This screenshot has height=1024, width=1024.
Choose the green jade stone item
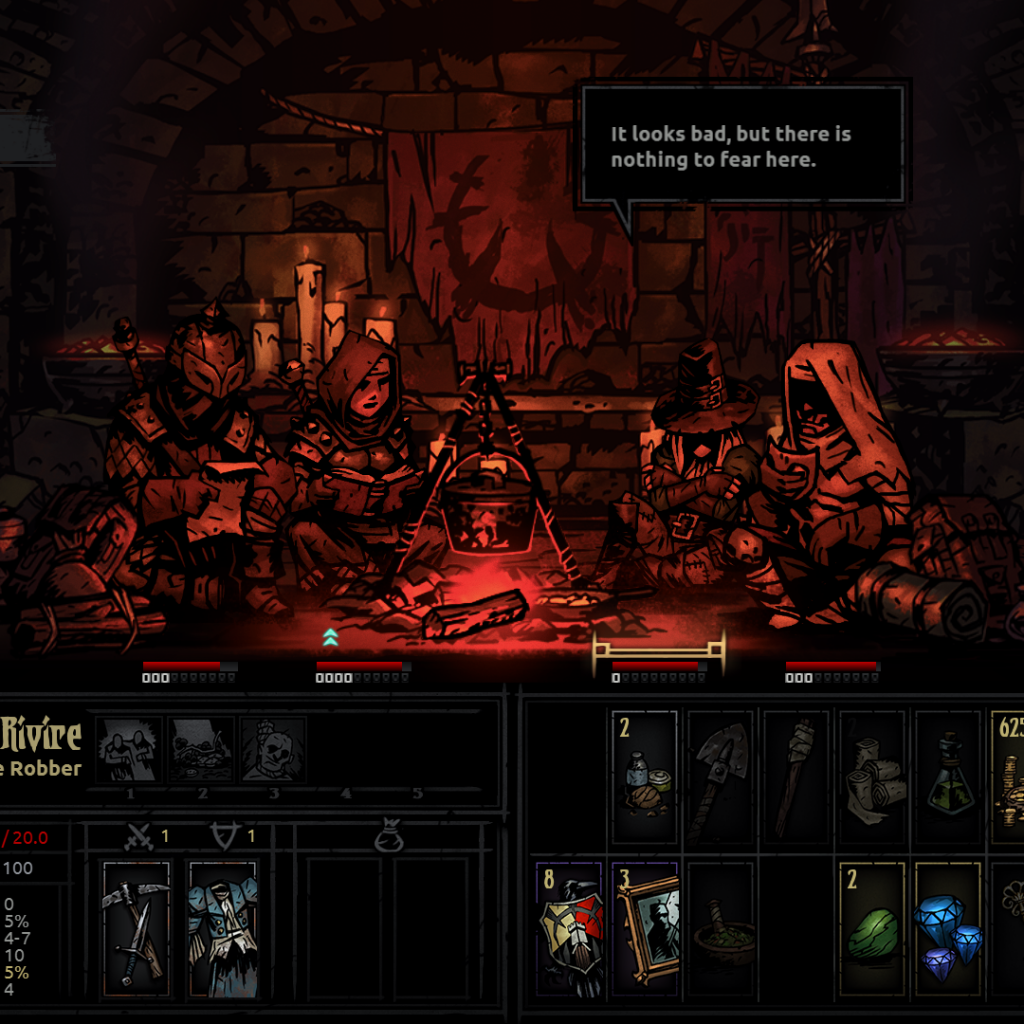pos(872,928)
